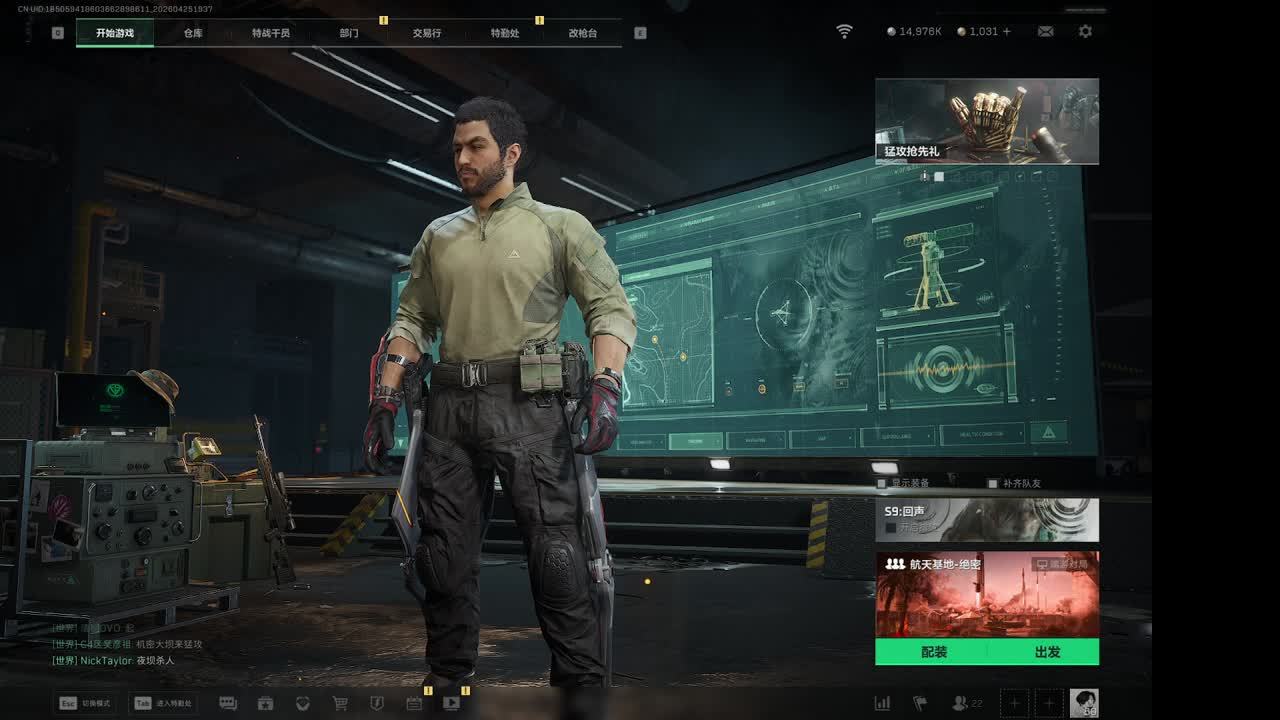
Task: Switch to the 仓库 warehouse tab
Action: tap(193, 33)
